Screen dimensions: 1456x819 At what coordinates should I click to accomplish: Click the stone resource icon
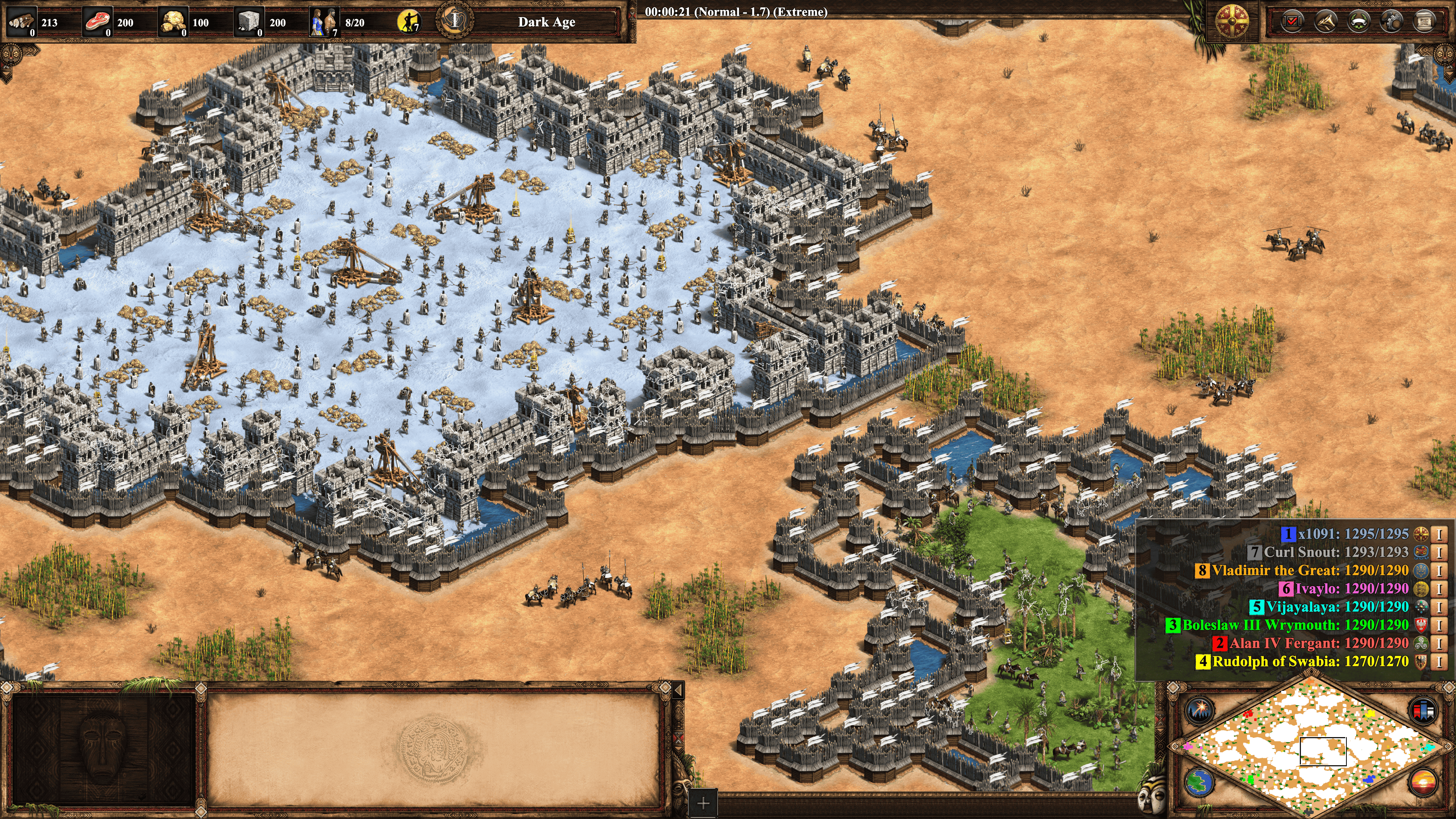click(248, 22)
